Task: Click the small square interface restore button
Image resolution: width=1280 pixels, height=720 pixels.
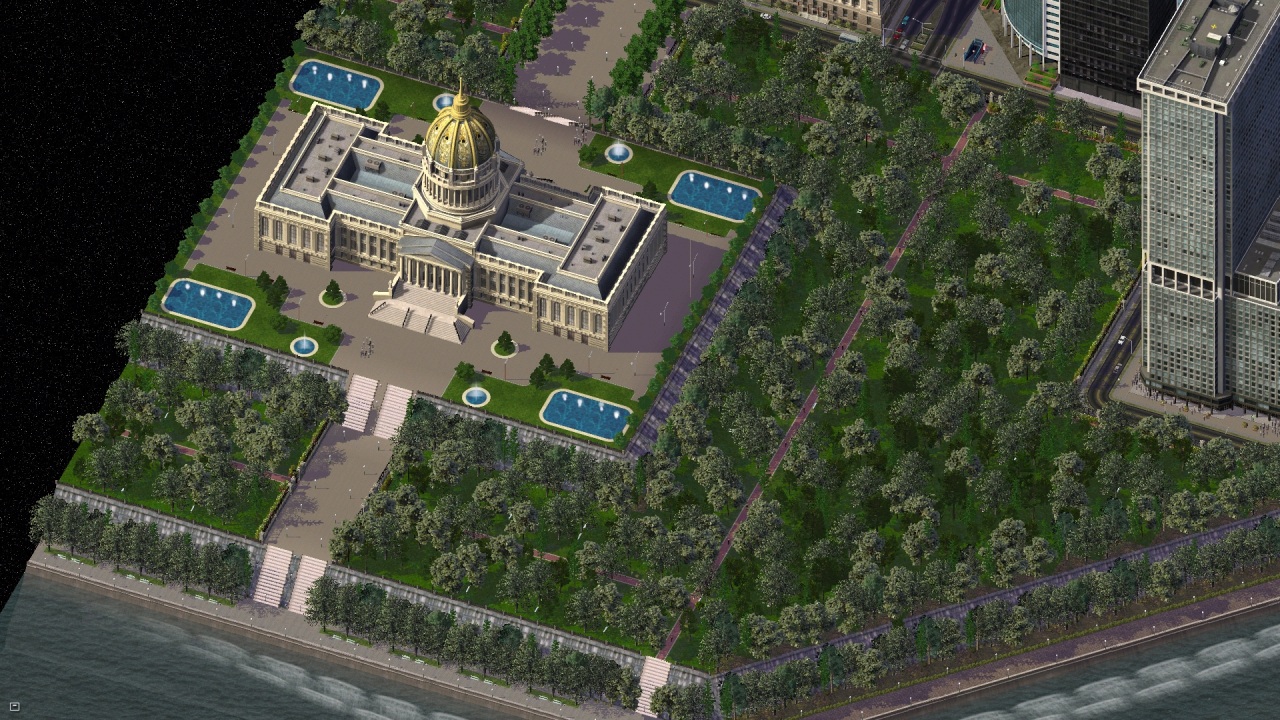Action: coord(14,707)
